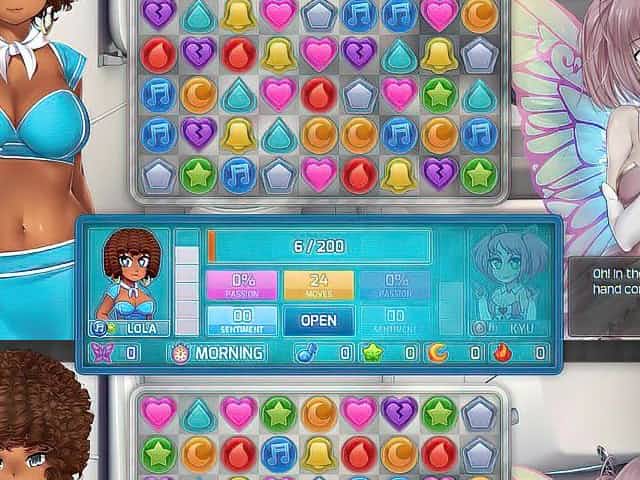Select Lola's portrait

(x=129, y=274)
